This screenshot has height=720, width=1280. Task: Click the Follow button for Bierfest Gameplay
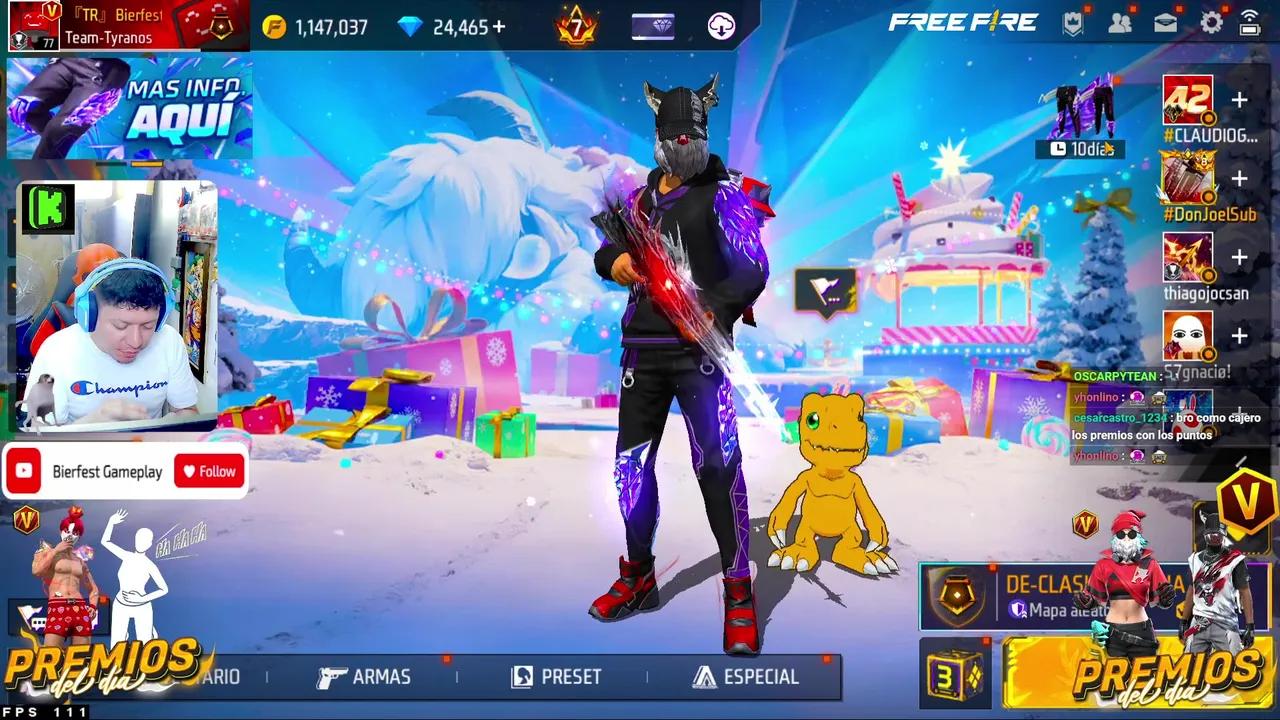point(208,470)
